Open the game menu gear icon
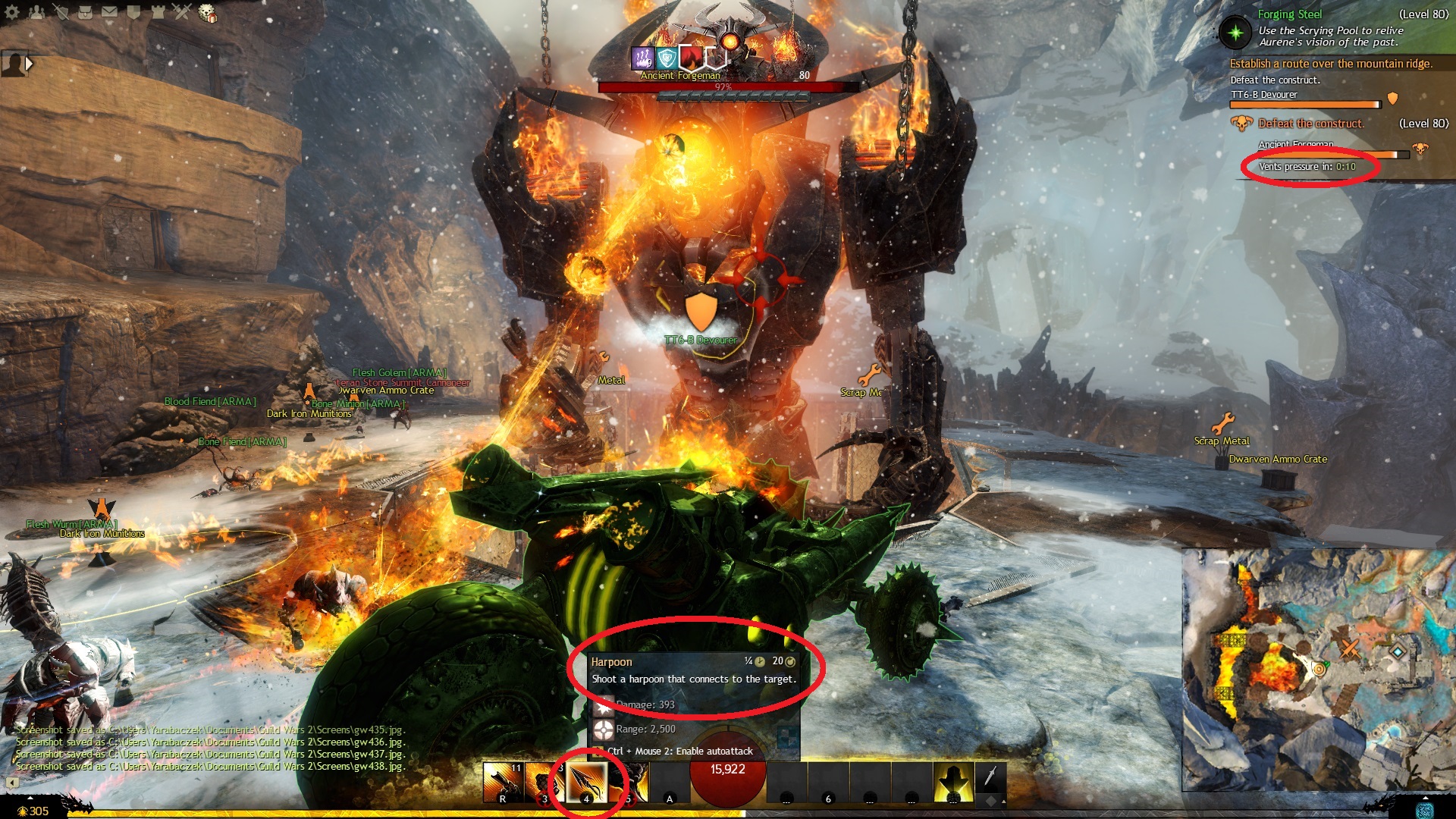Image resolution: width=1456 pixels, height=819 pixels. tap(12, 12)
